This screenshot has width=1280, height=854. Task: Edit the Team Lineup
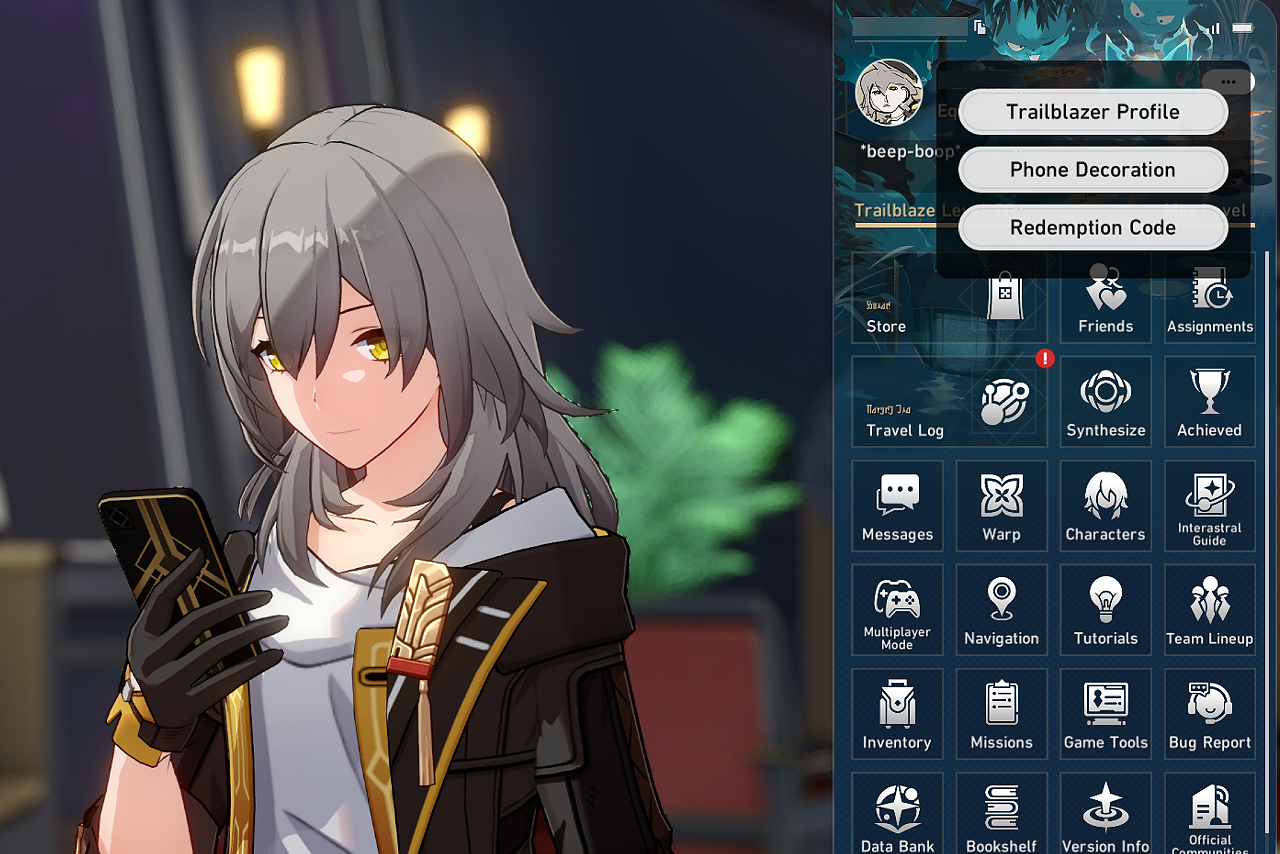coord(1209,610)
